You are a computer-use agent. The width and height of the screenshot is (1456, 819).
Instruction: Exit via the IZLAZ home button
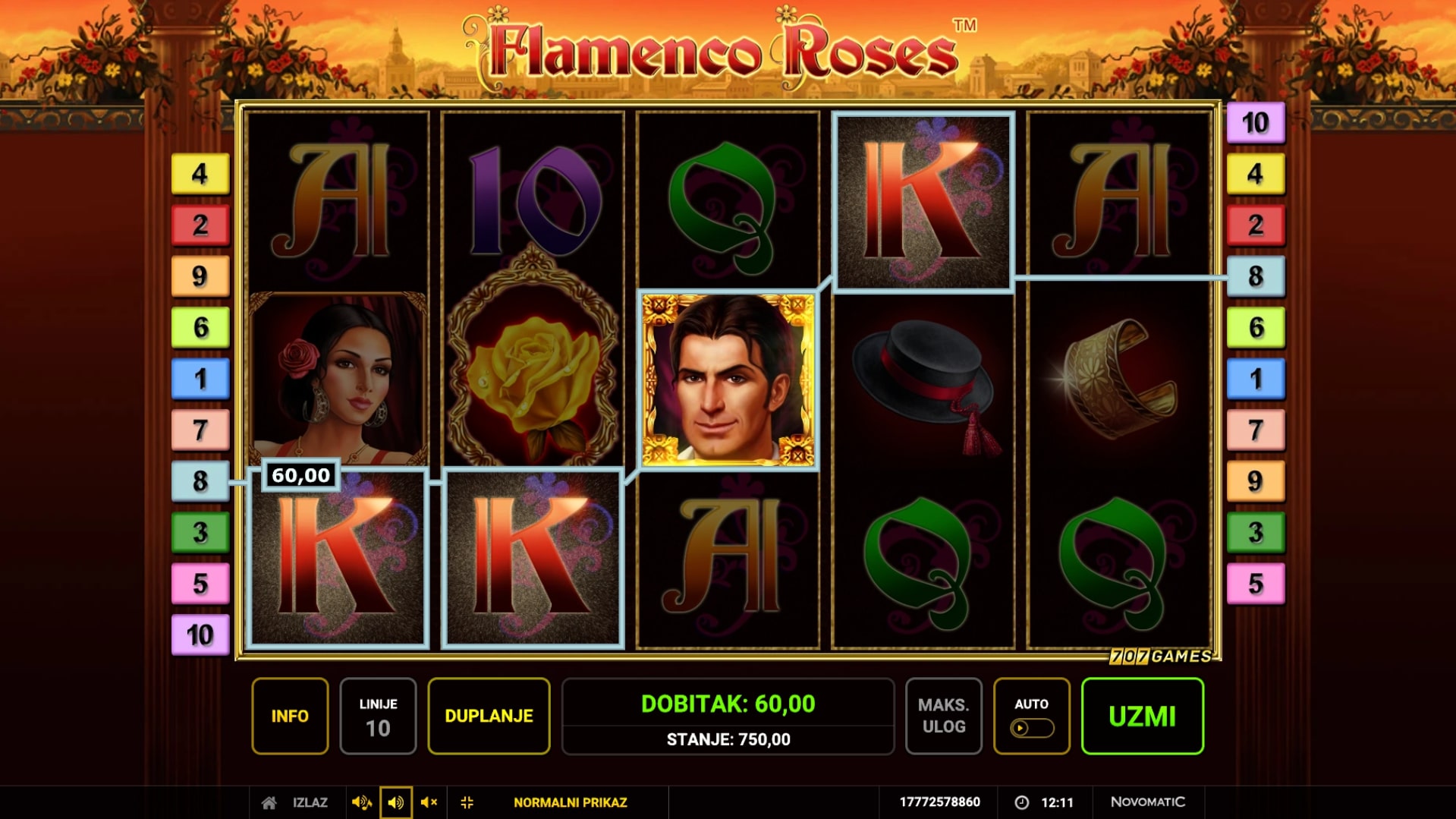295,802
